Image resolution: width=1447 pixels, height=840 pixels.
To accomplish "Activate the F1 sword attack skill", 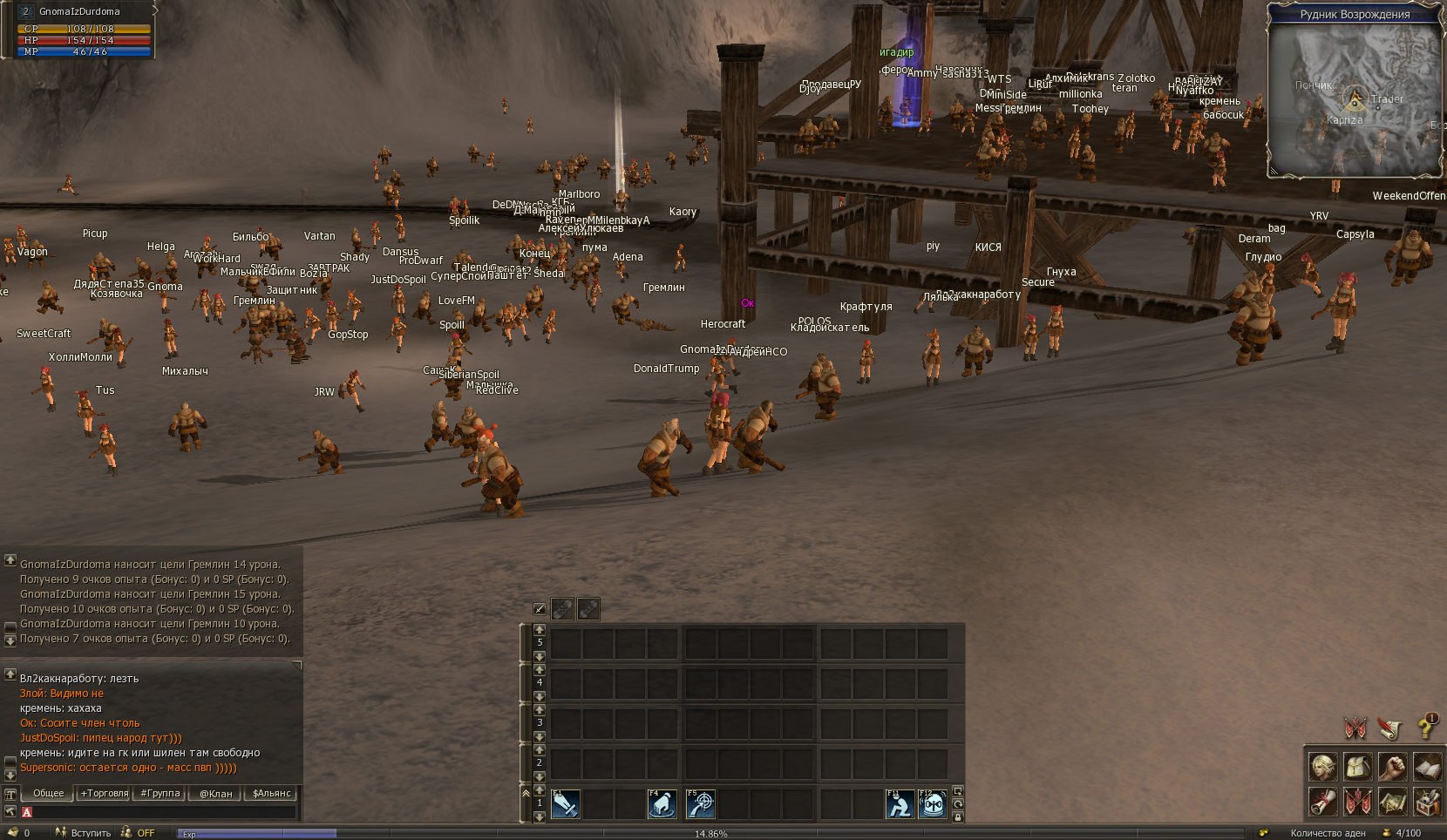I will point(565,803).
